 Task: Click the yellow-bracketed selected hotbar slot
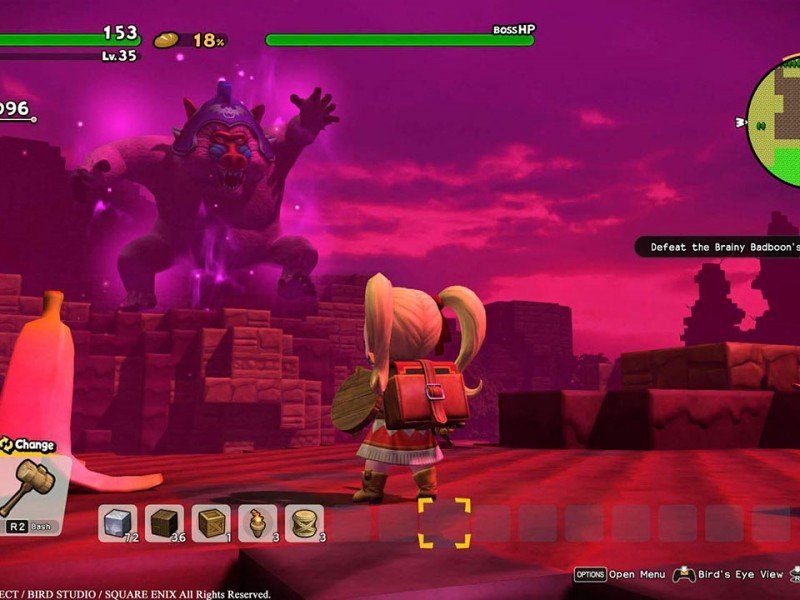coord(444,523)
